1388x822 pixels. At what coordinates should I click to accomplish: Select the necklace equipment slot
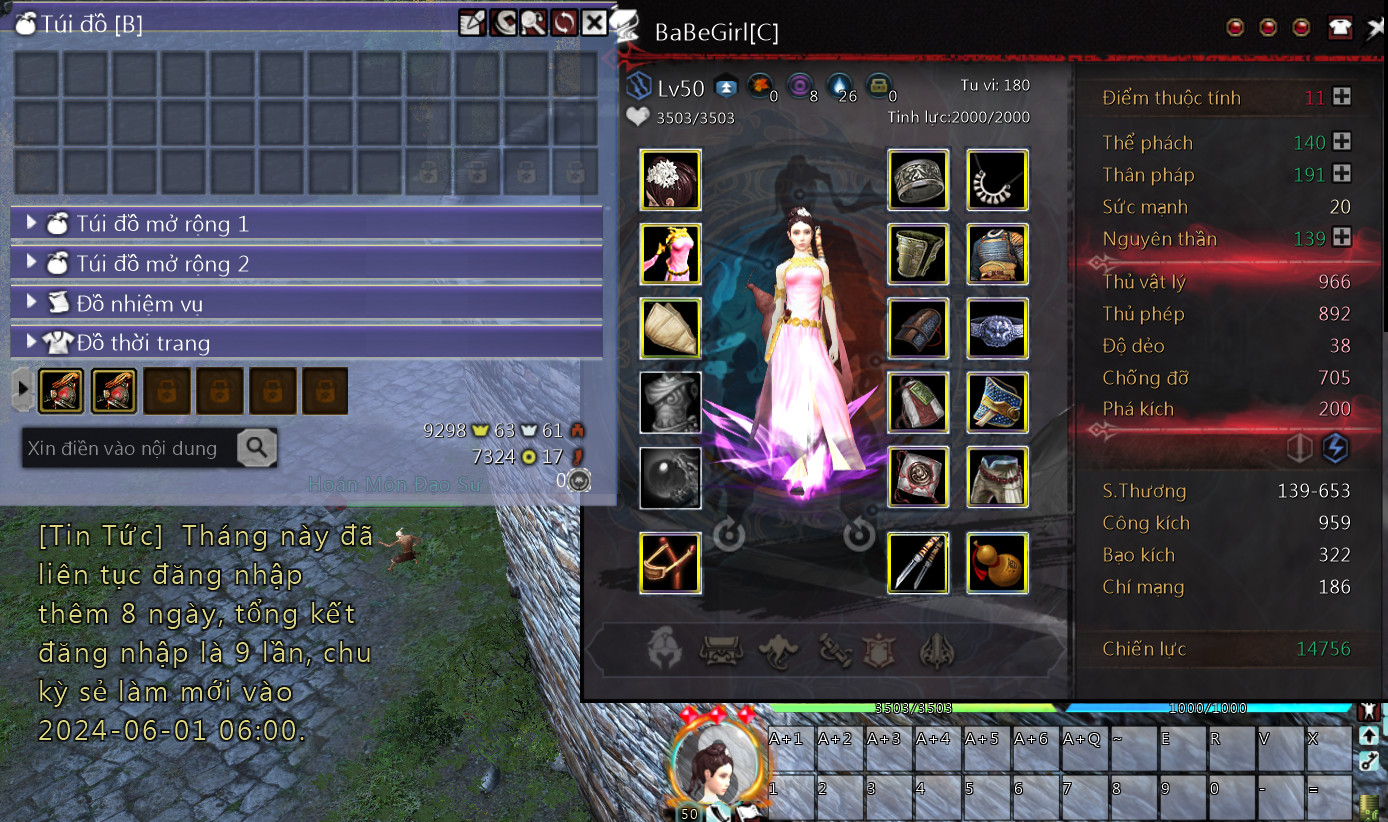pos(997,180)
